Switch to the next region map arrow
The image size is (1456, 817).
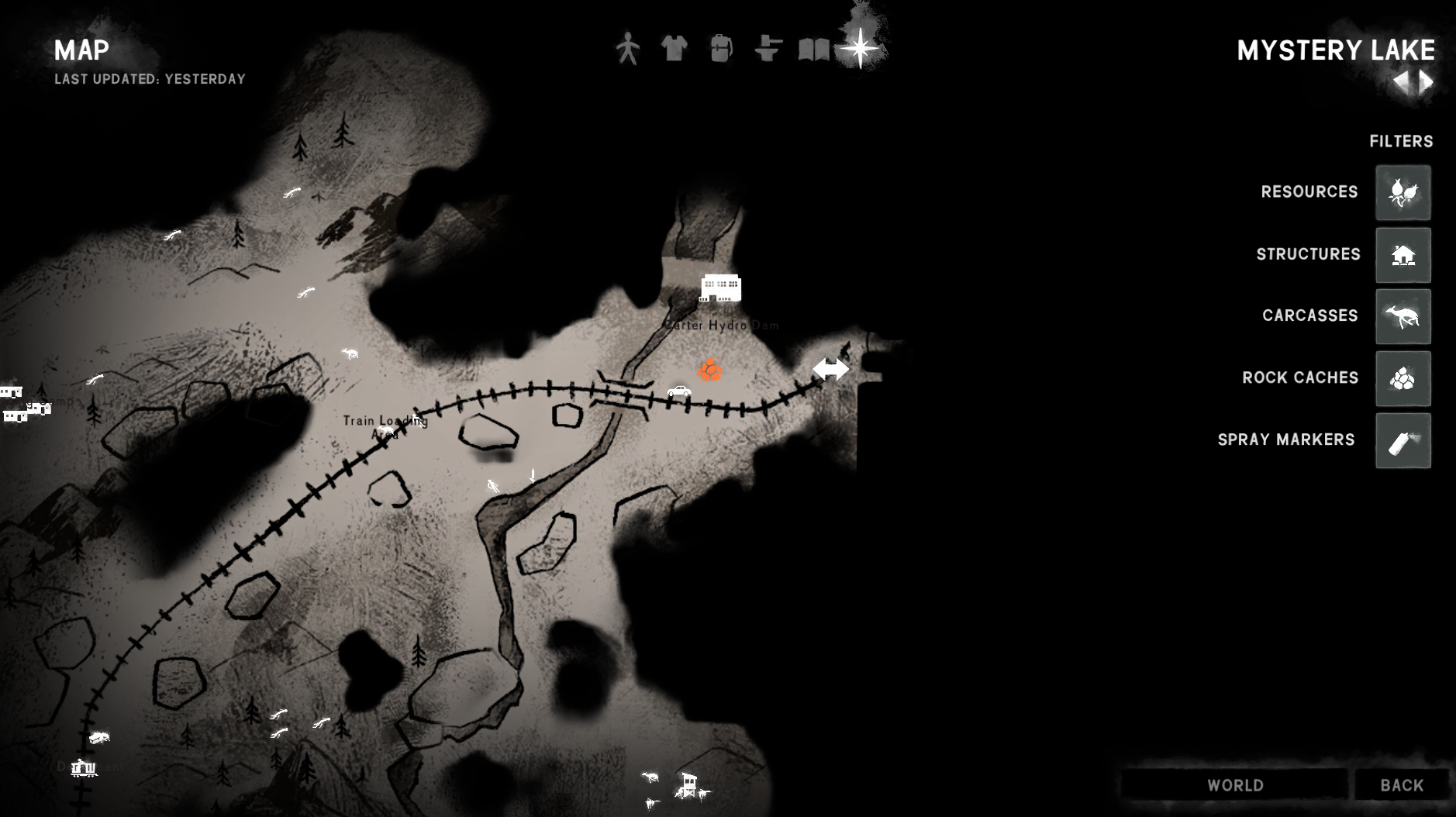[x=1427, y=81]
